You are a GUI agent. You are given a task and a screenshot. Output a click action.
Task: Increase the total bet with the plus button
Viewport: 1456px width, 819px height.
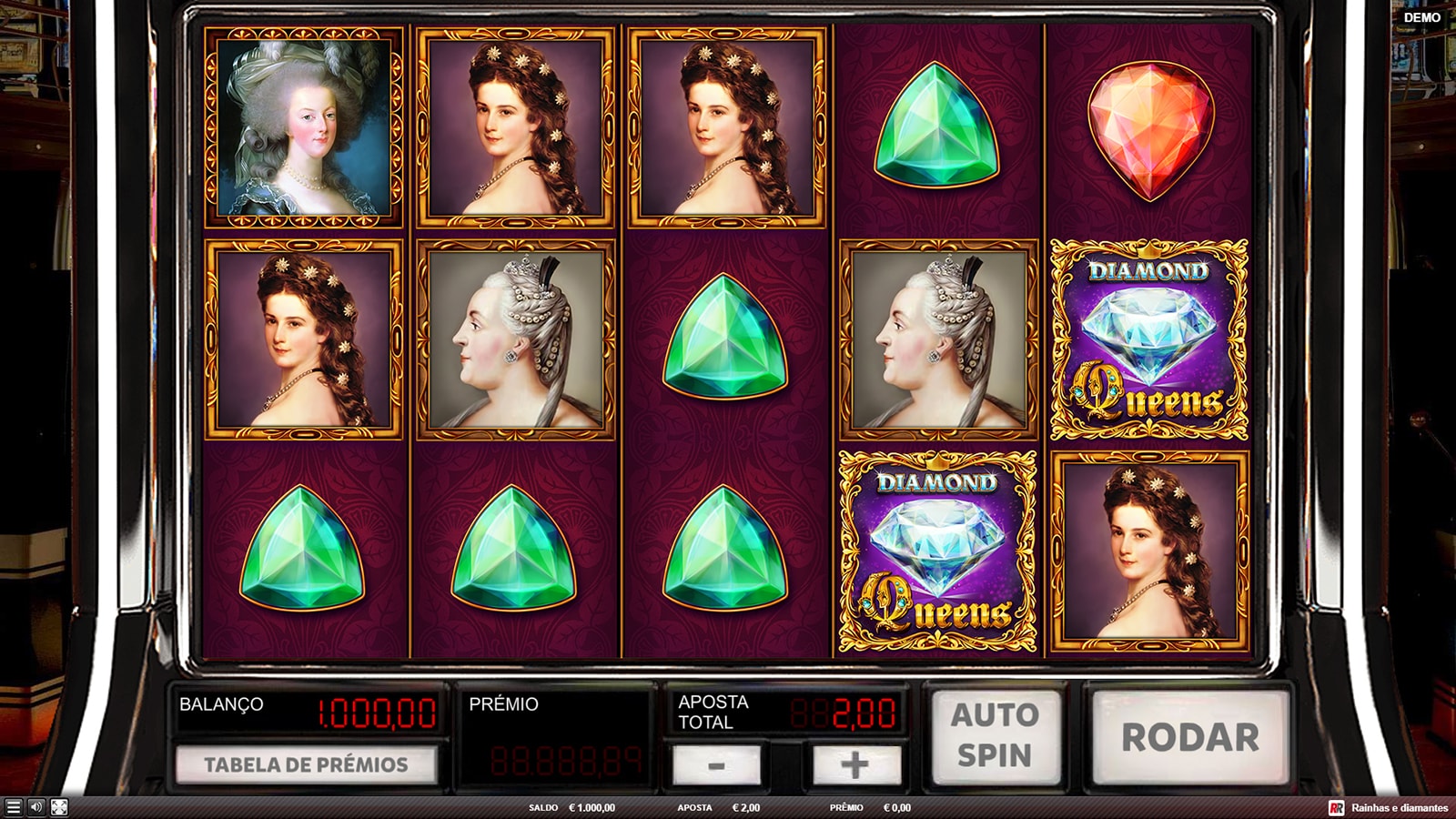click(x=854, y=765)
